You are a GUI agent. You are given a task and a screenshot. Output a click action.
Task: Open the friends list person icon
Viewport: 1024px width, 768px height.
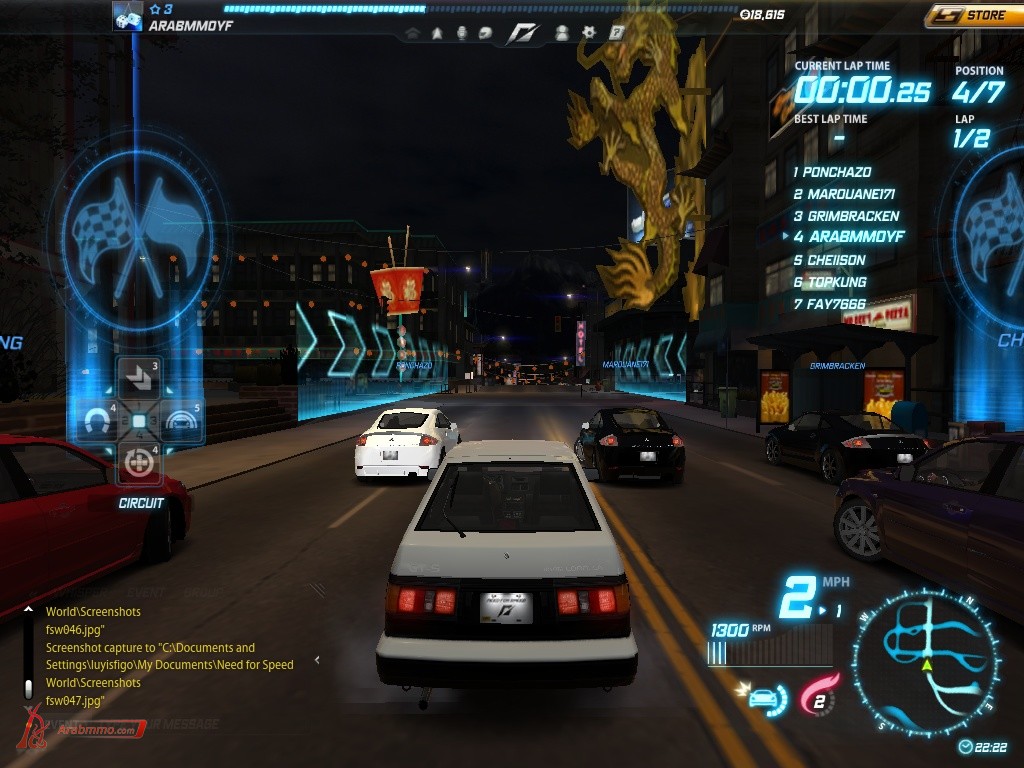(563, 33)
